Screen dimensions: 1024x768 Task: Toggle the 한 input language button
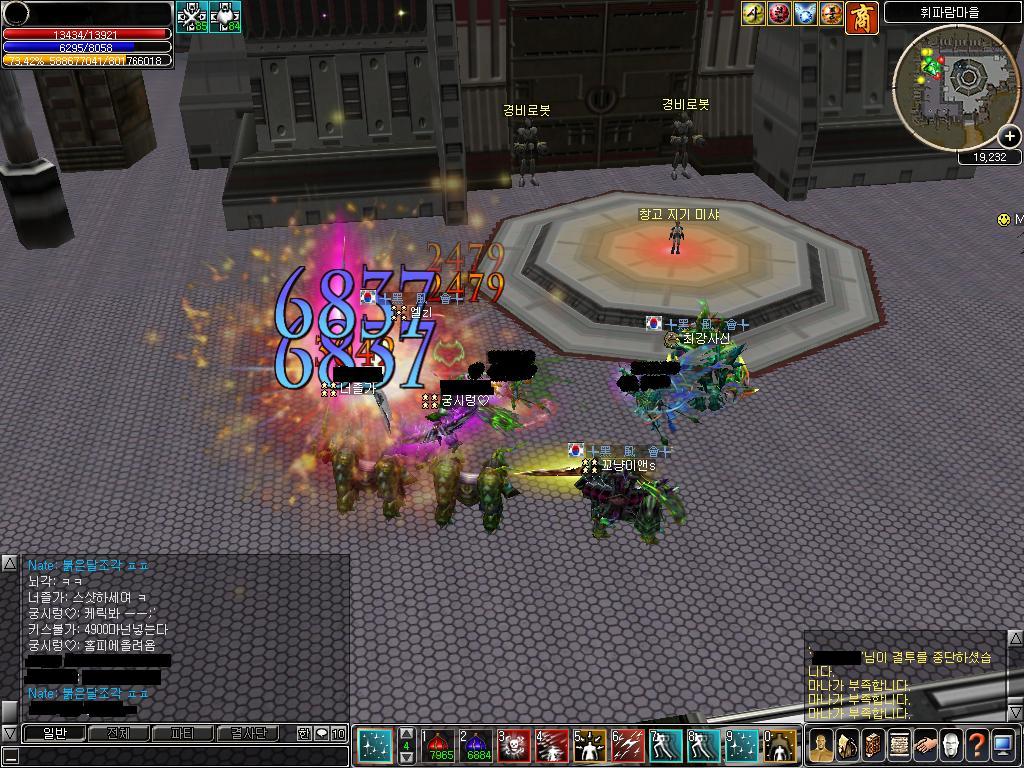[304, 733]
